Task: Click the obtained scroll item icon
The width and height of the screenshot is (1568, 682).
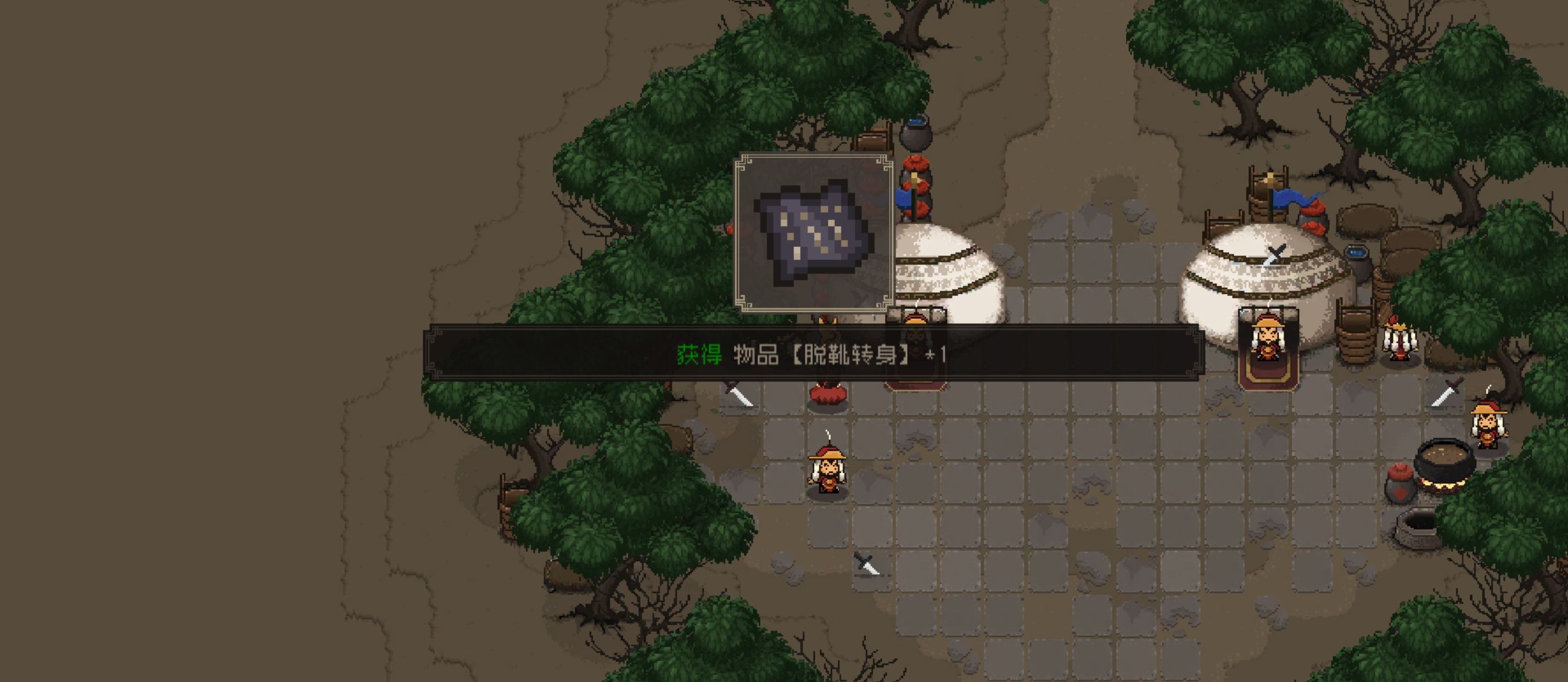Action: click(814, 233)
